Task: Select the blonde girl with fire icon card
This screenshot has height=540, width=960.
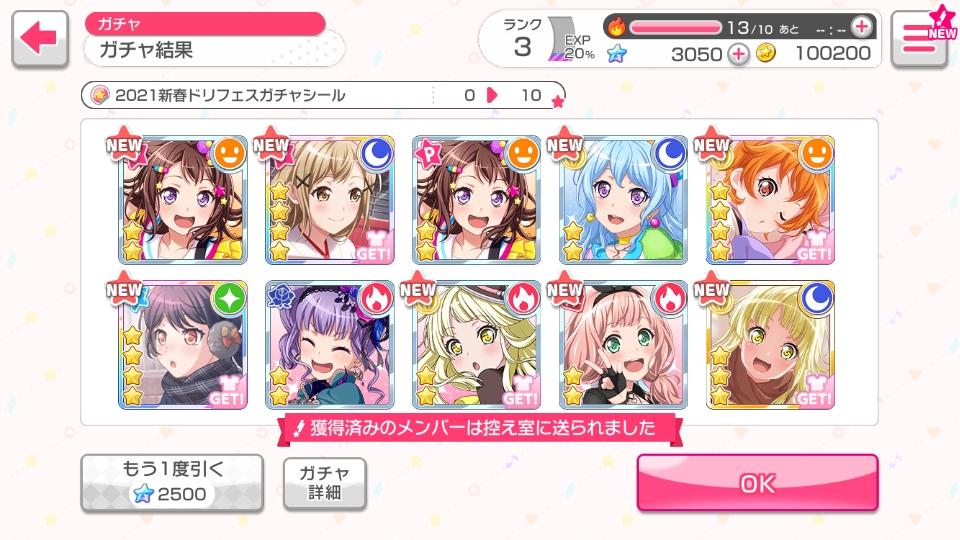Action: click(477, 344)
